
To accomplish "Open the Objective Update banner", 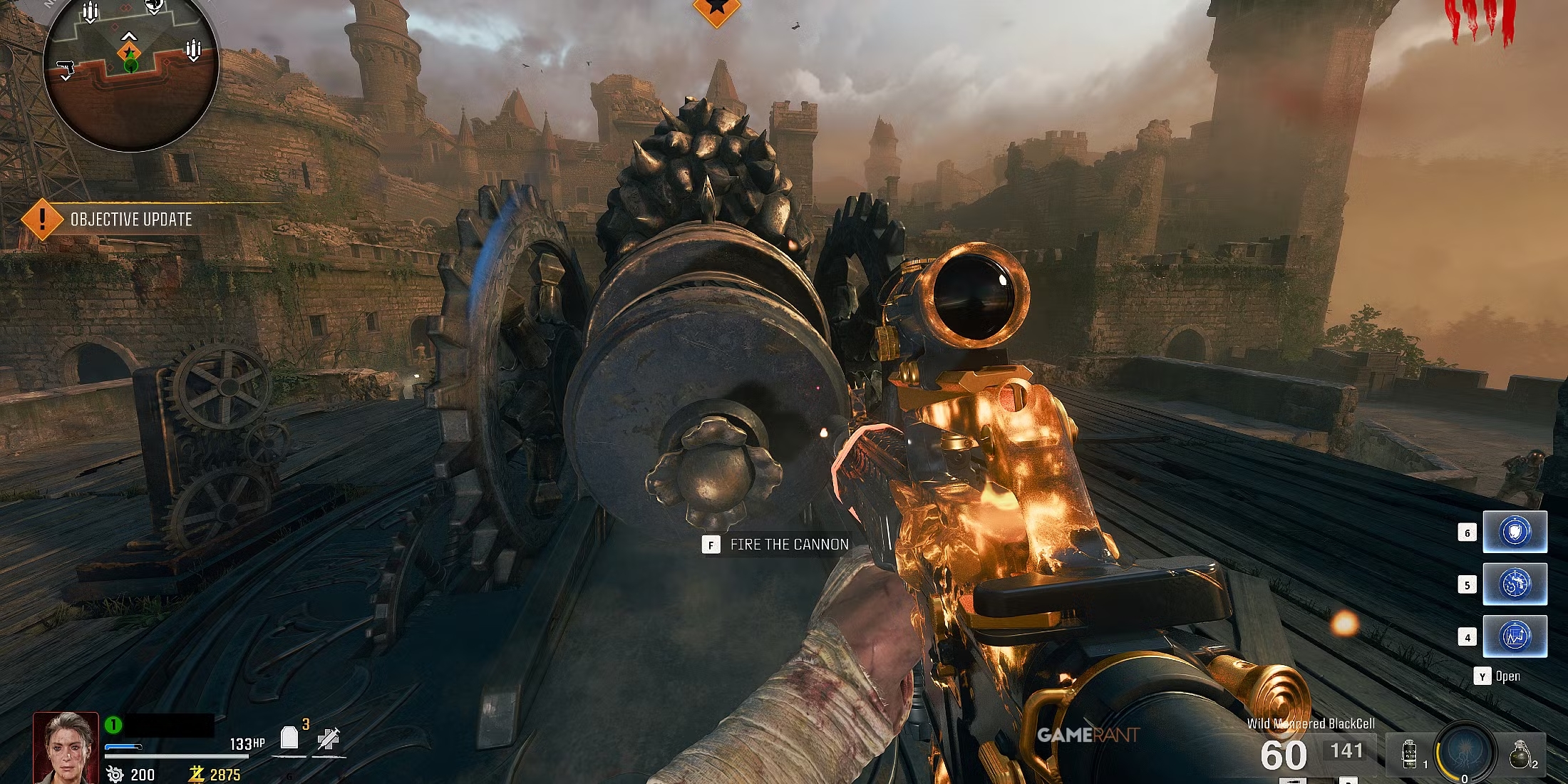I will 130,220.
